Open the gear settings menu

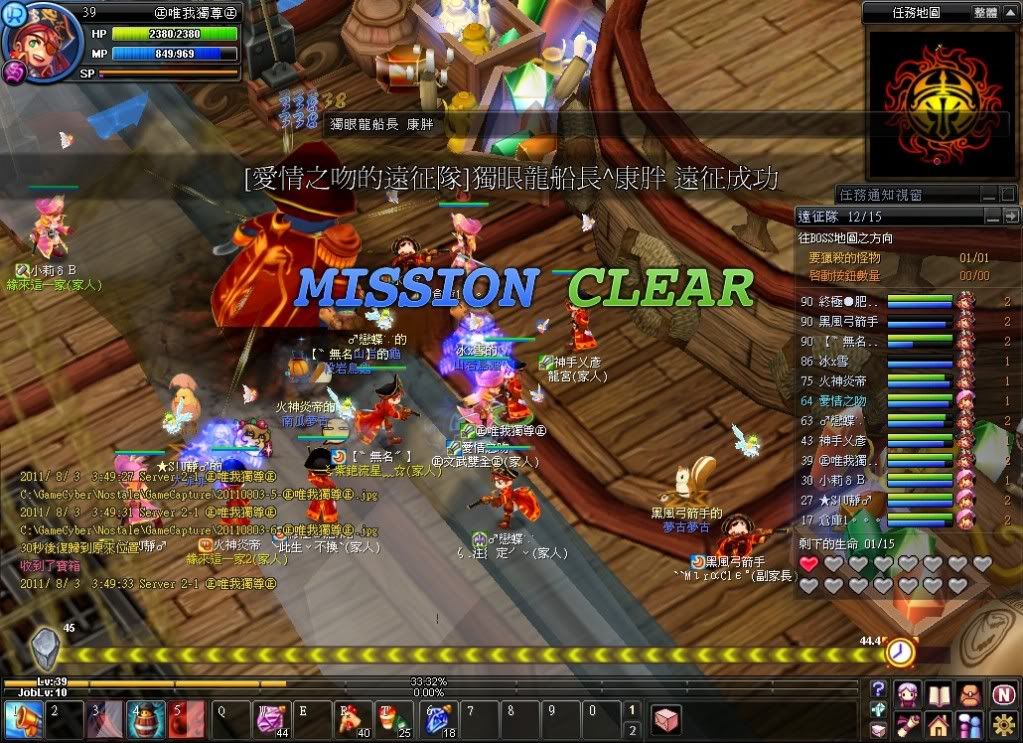tap(1004, 724)
